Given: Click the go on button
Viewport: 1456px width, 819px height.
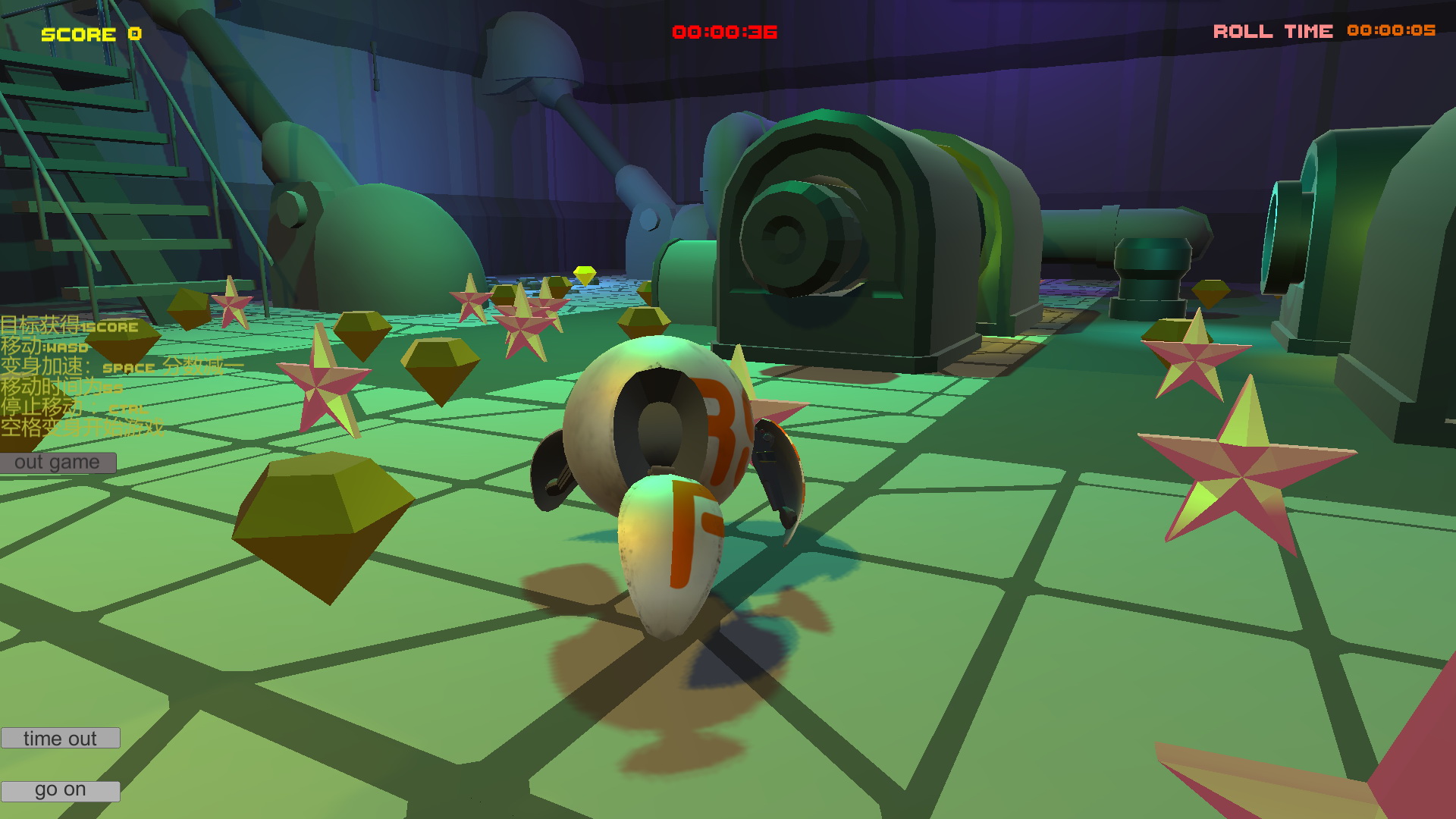Looking at the screenshot, I should (59, 789).
